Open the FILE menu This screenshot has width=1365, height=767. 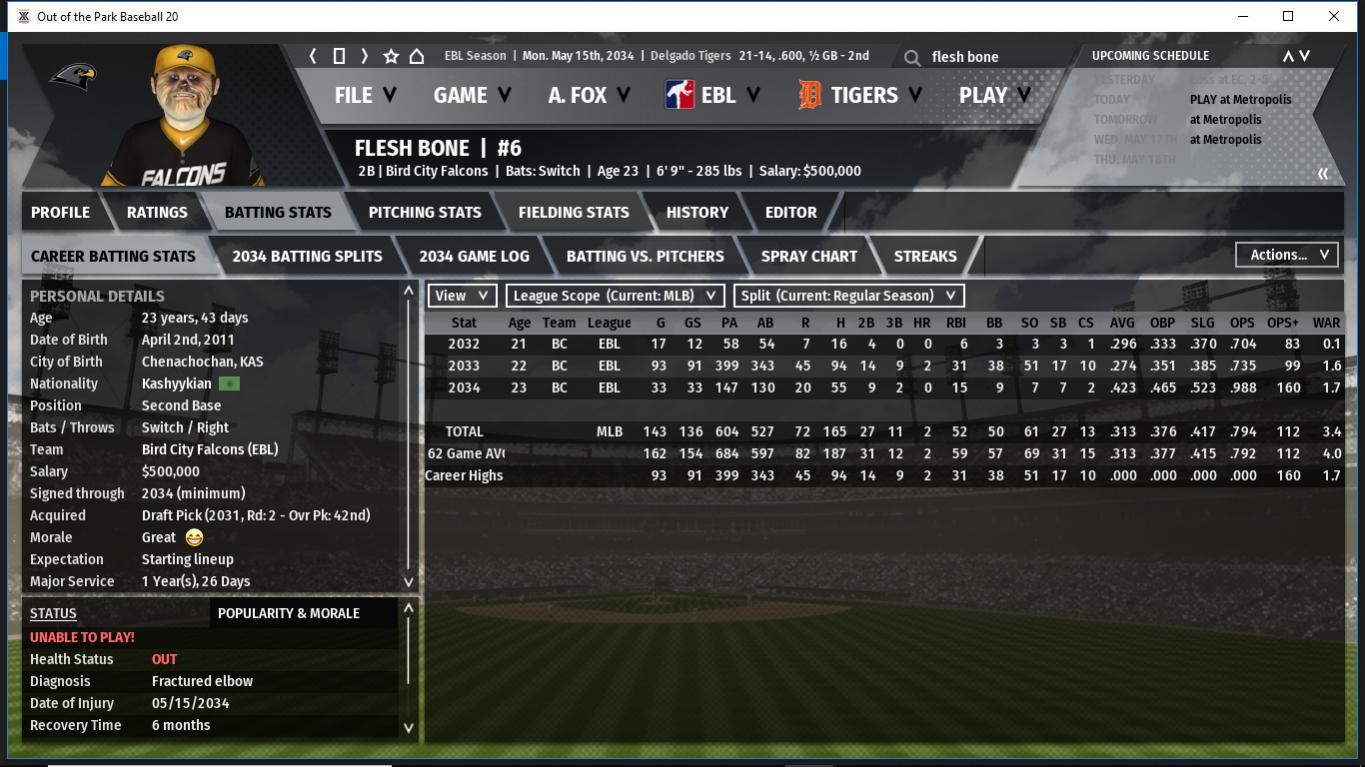pos(365,95)
